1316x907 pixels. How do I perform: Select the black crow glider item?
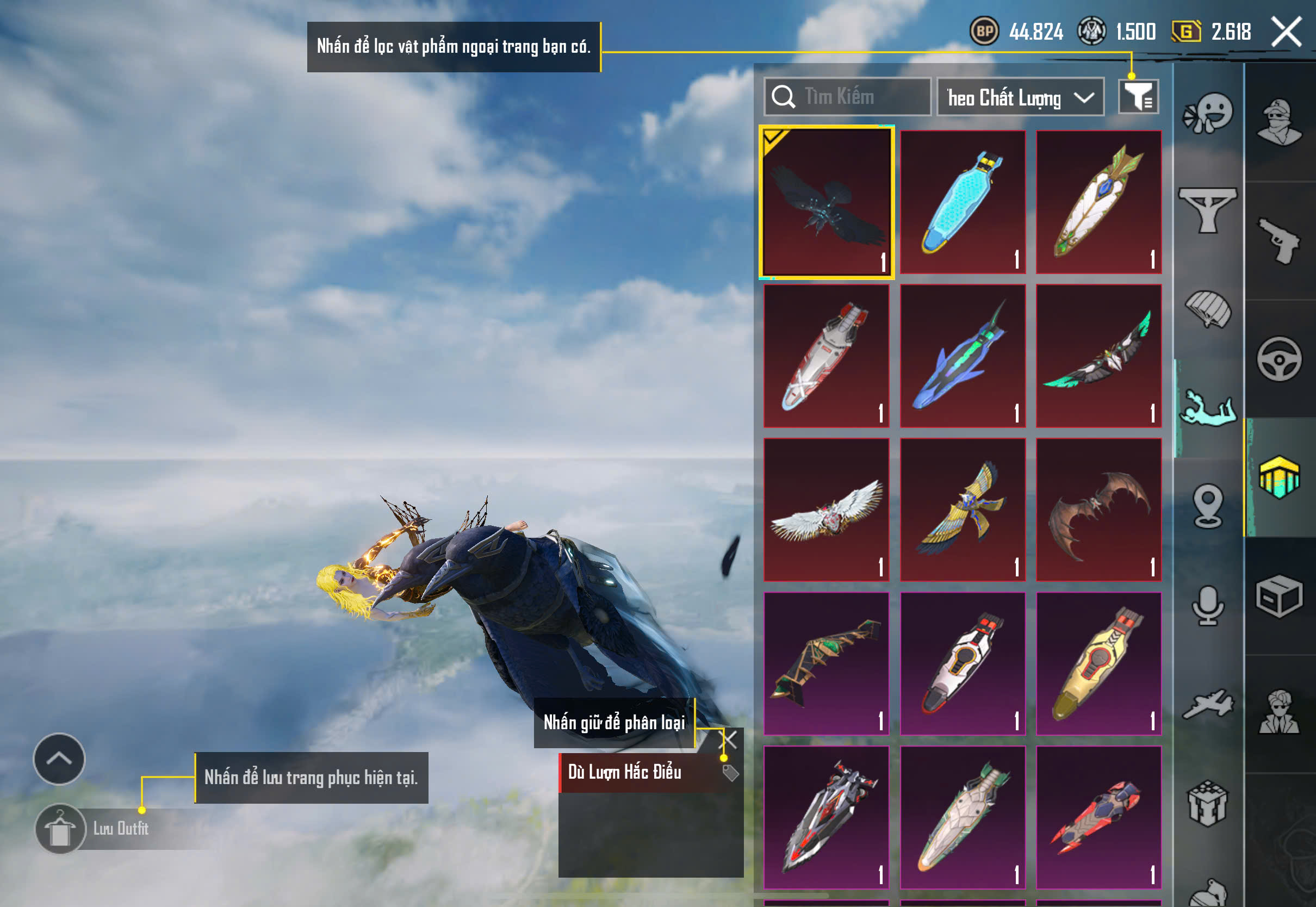[826, 202]
